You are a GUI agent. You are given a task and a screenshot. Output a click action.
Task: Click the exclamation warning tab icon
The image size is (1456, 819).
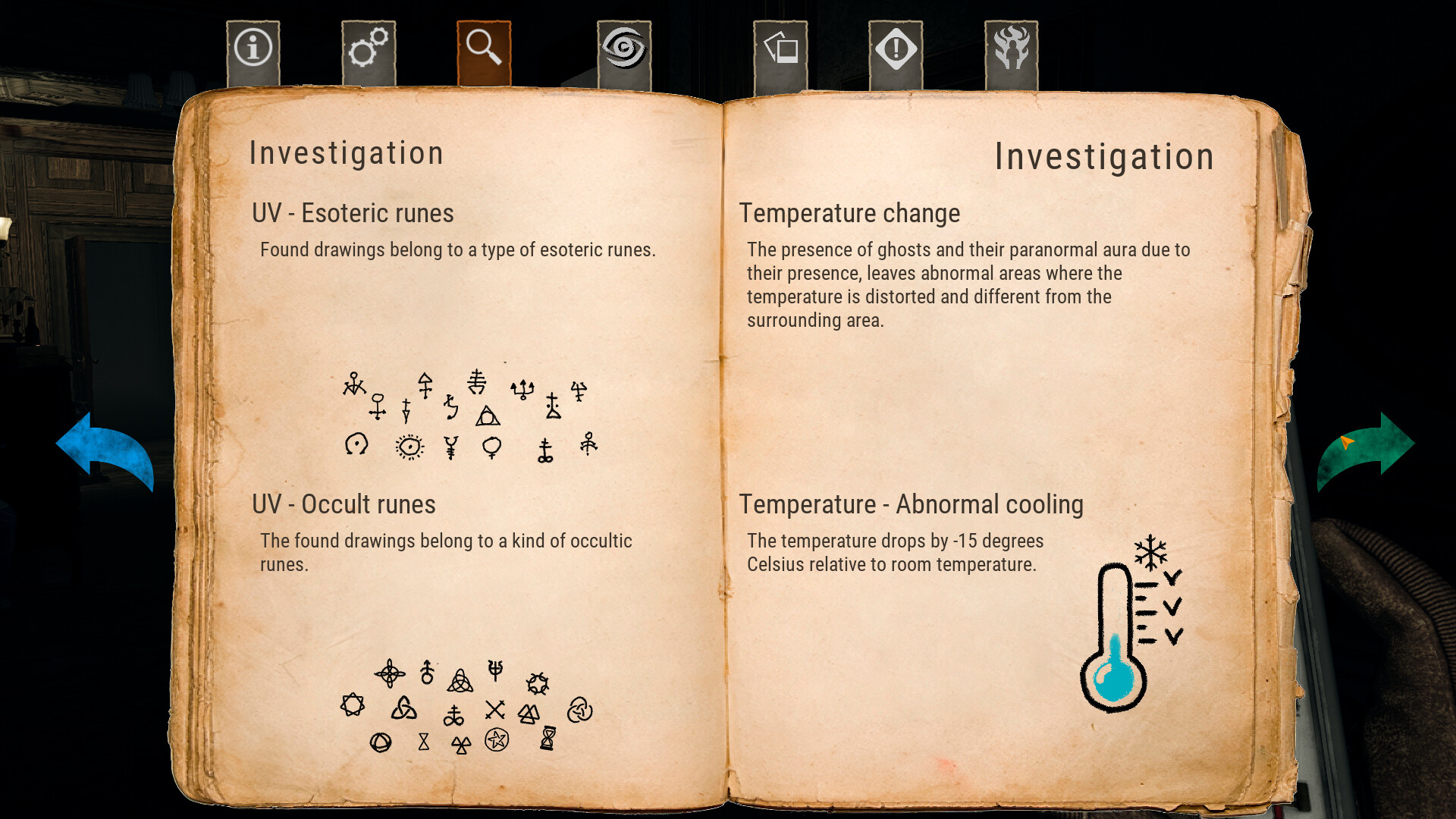[x=895, y=48]
